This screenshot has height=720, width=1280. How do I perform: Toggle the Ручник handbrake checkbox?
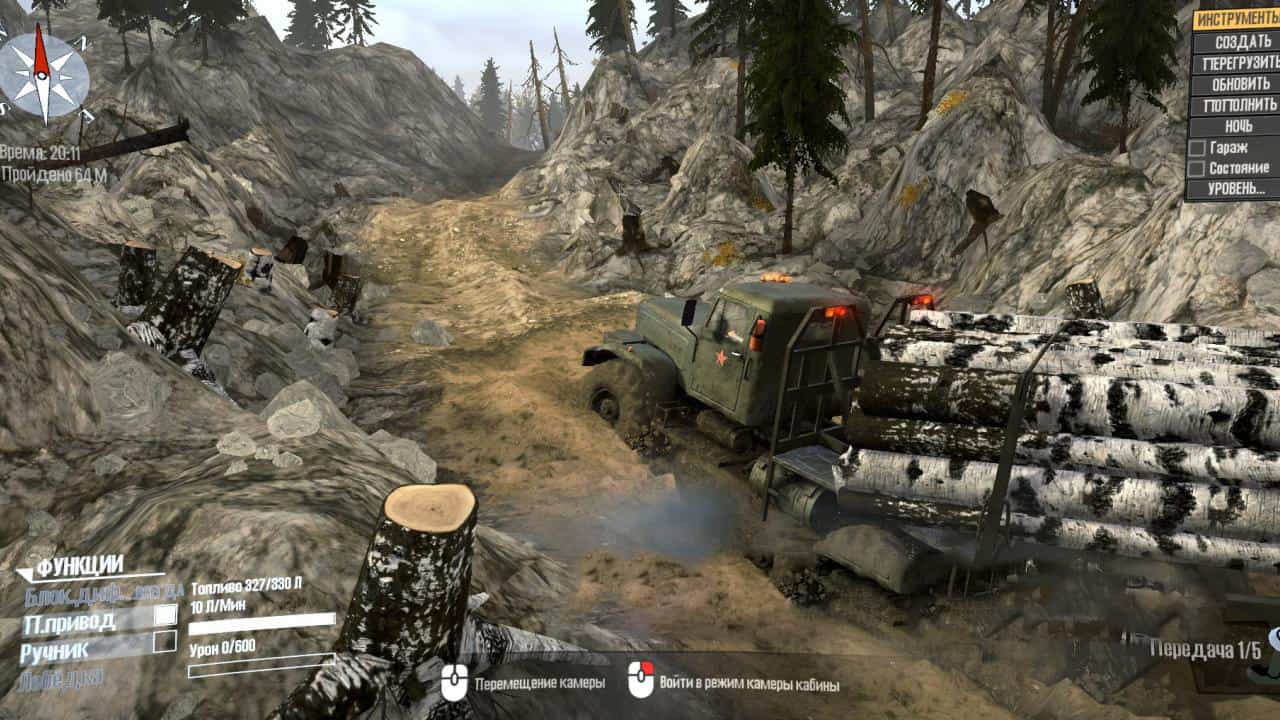(x=165, y=642)
